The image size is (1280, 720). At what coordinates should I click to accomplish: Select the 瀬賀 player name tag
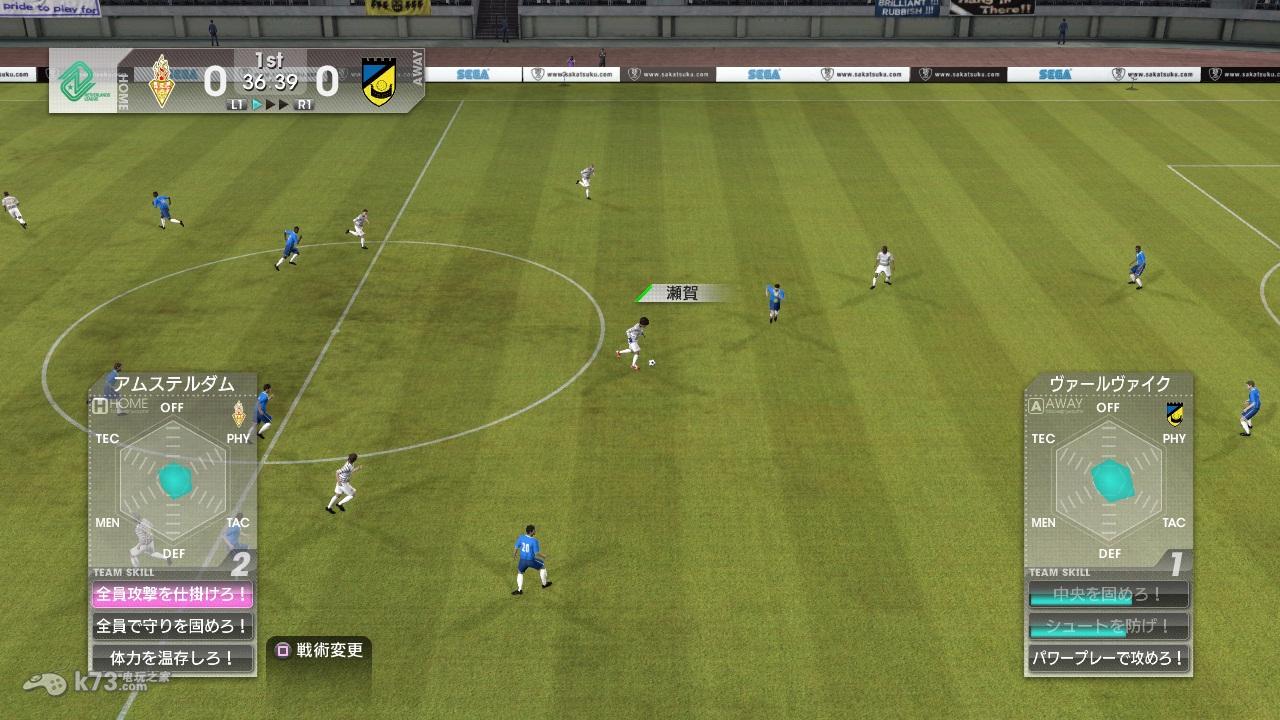681,293
